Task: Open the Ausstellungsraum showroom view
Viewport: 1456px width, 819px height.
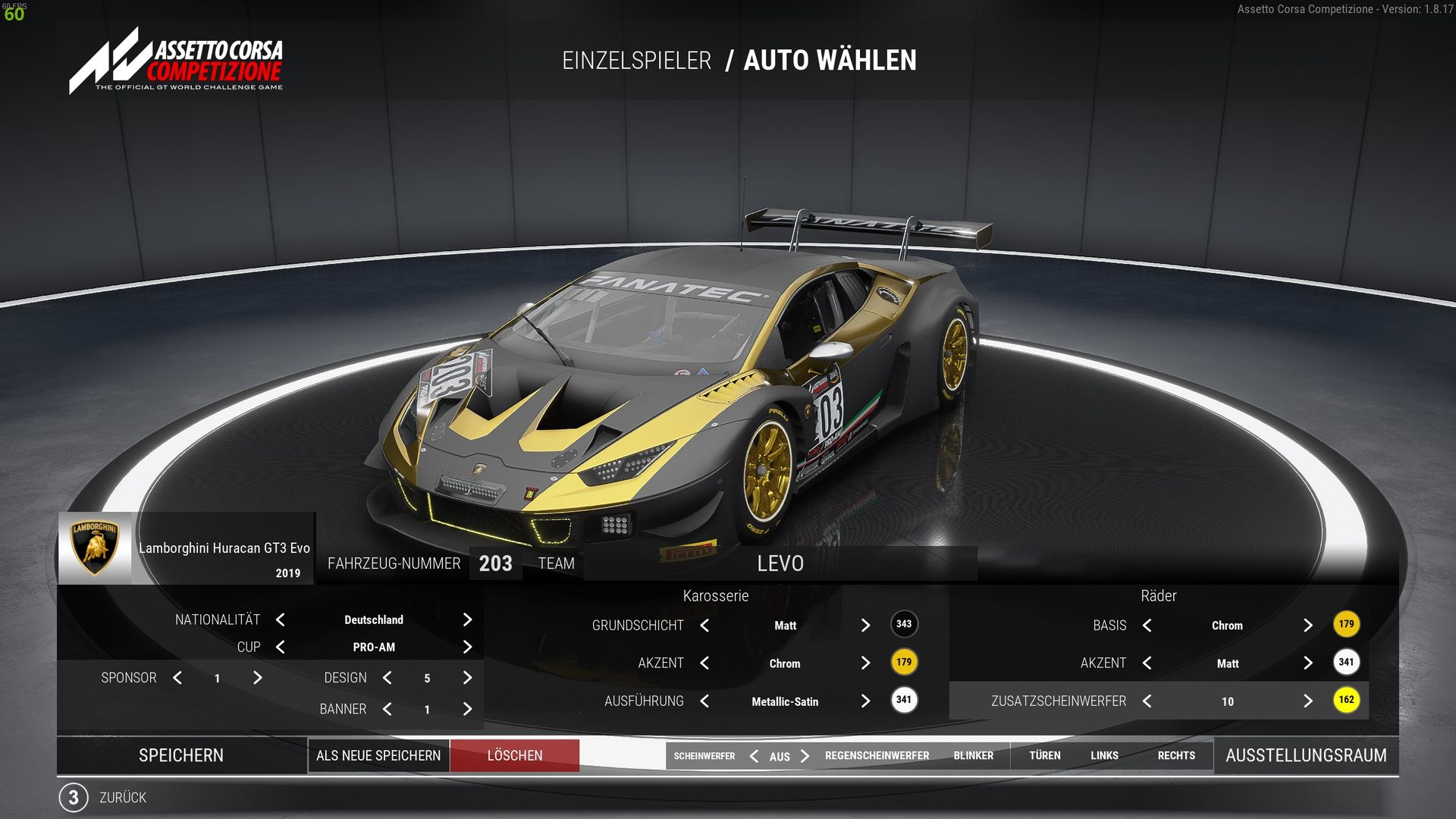Action: pyautogui.click(x=1306, y=755)
